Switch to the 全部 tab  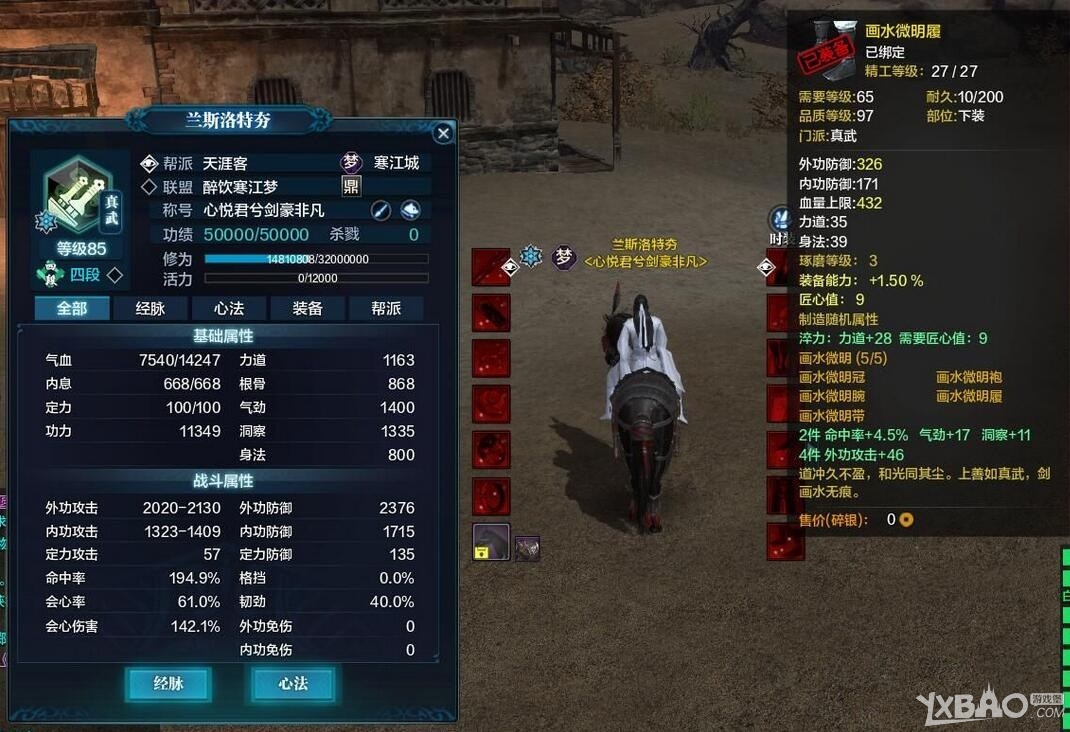click(x=72, y=308)
